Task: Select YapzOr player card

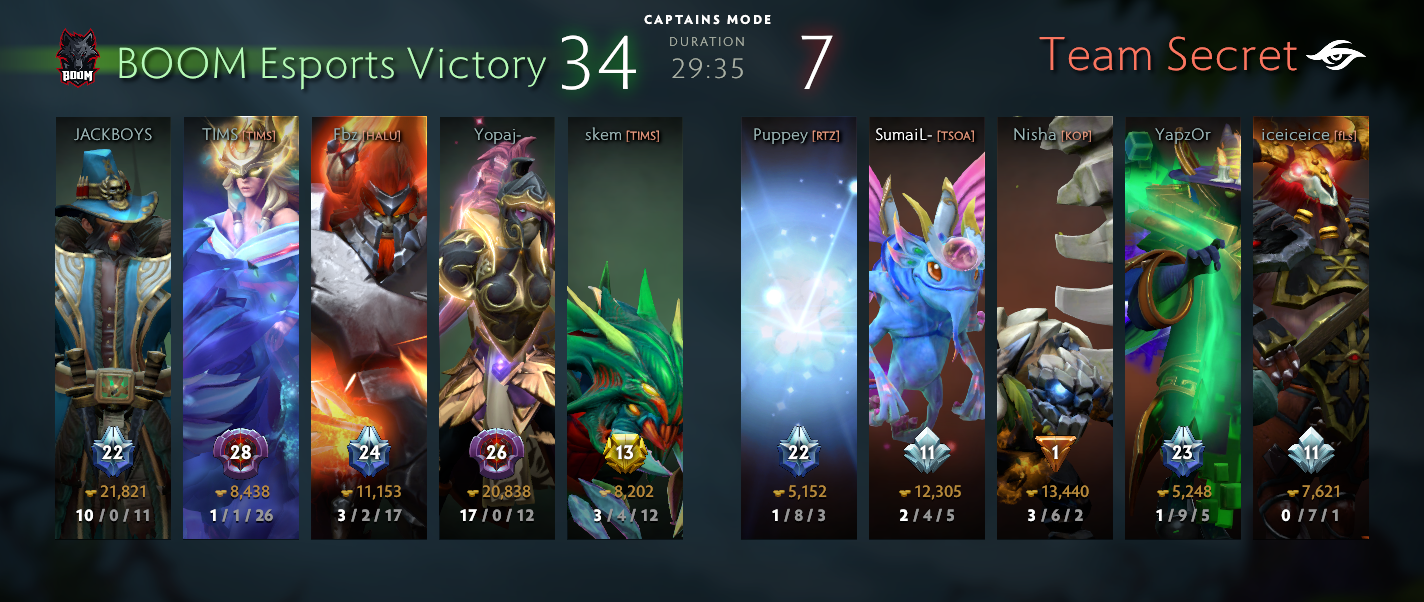Action: click(1183, 328)
